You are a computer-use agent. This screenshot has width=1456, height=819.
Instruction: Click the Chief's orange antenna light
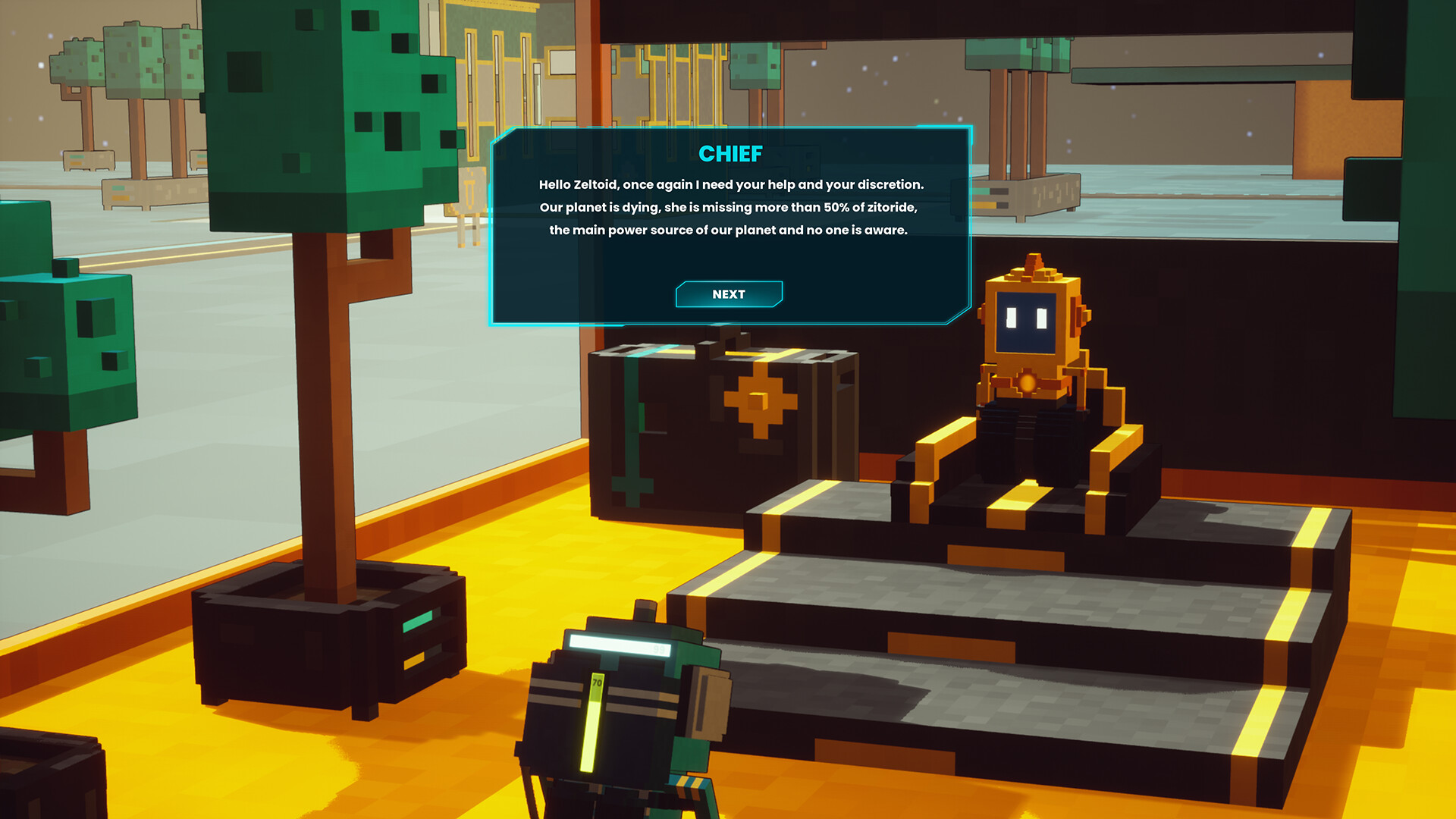[x=1031, y=260]
